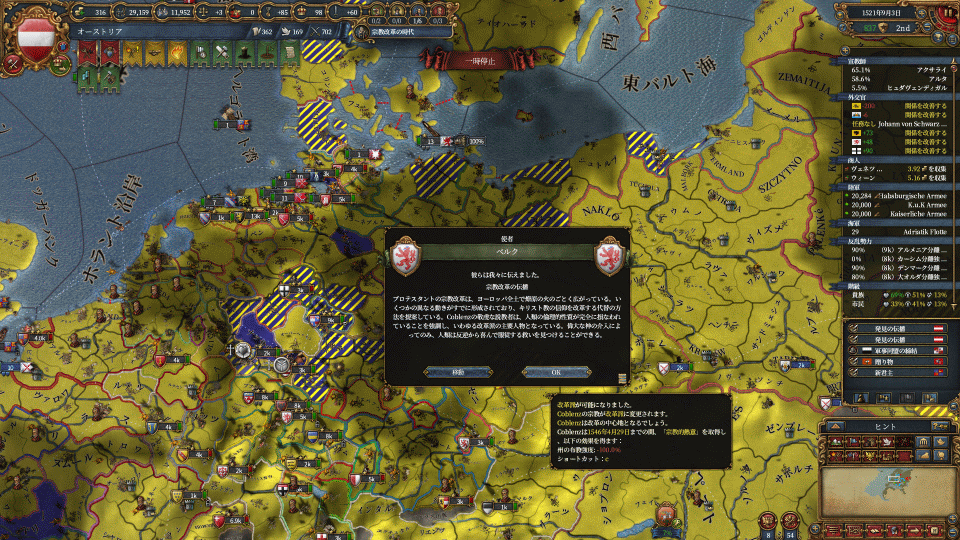Open the 贈り物 (gift) notification

click(x=895, y=359)
